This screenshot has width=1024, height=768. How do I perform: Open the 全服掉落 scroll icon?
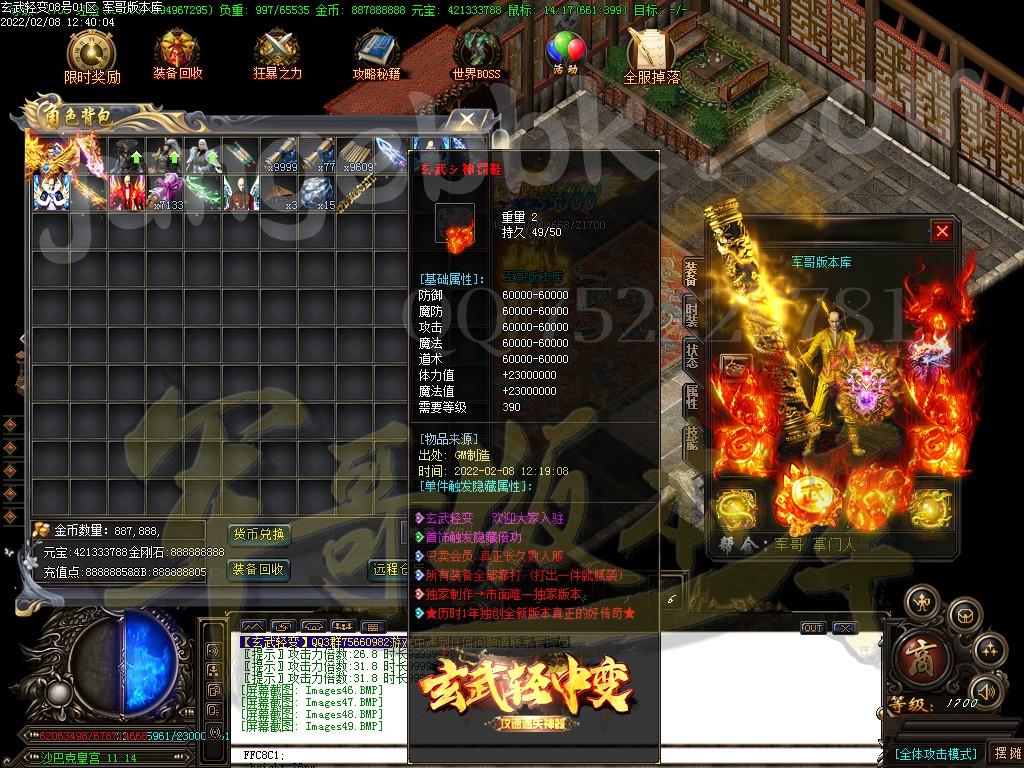[x=651, y=55]
